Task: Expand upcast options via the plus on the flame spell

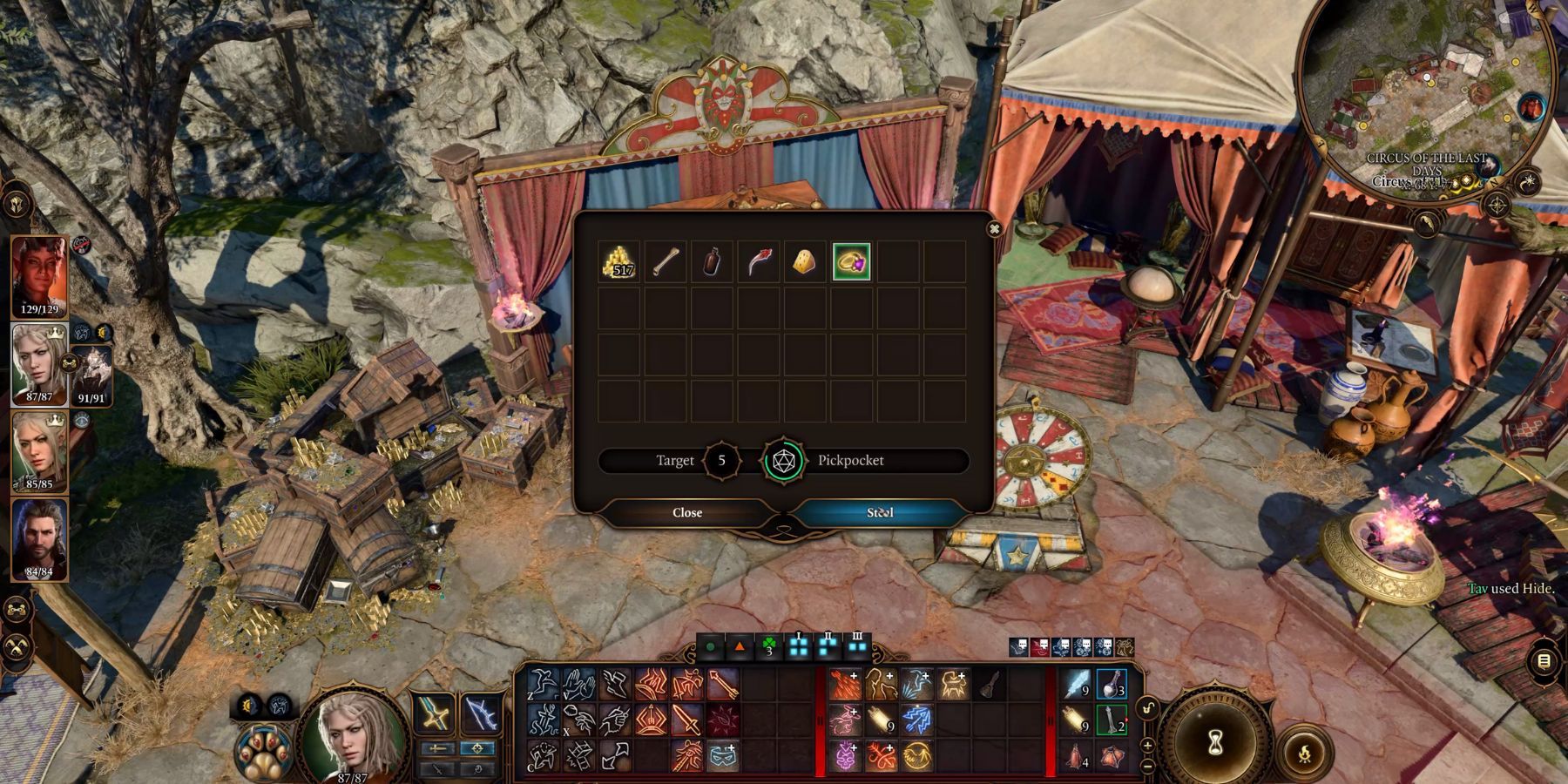Action: (855, 673)
